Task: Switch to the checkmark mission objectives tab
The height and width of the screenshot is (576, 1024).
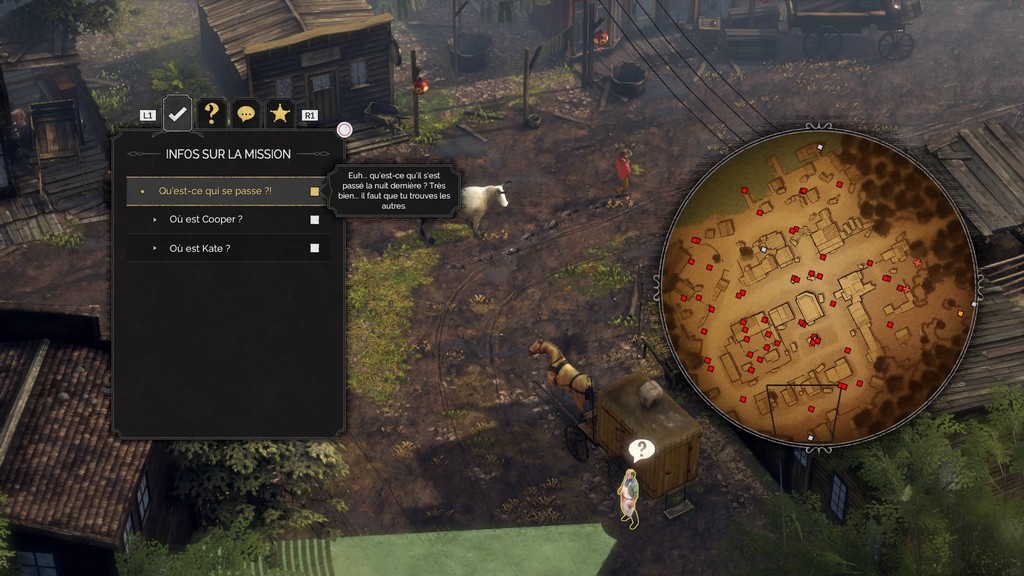Action: pyautogui.click(x=177, y=114)
